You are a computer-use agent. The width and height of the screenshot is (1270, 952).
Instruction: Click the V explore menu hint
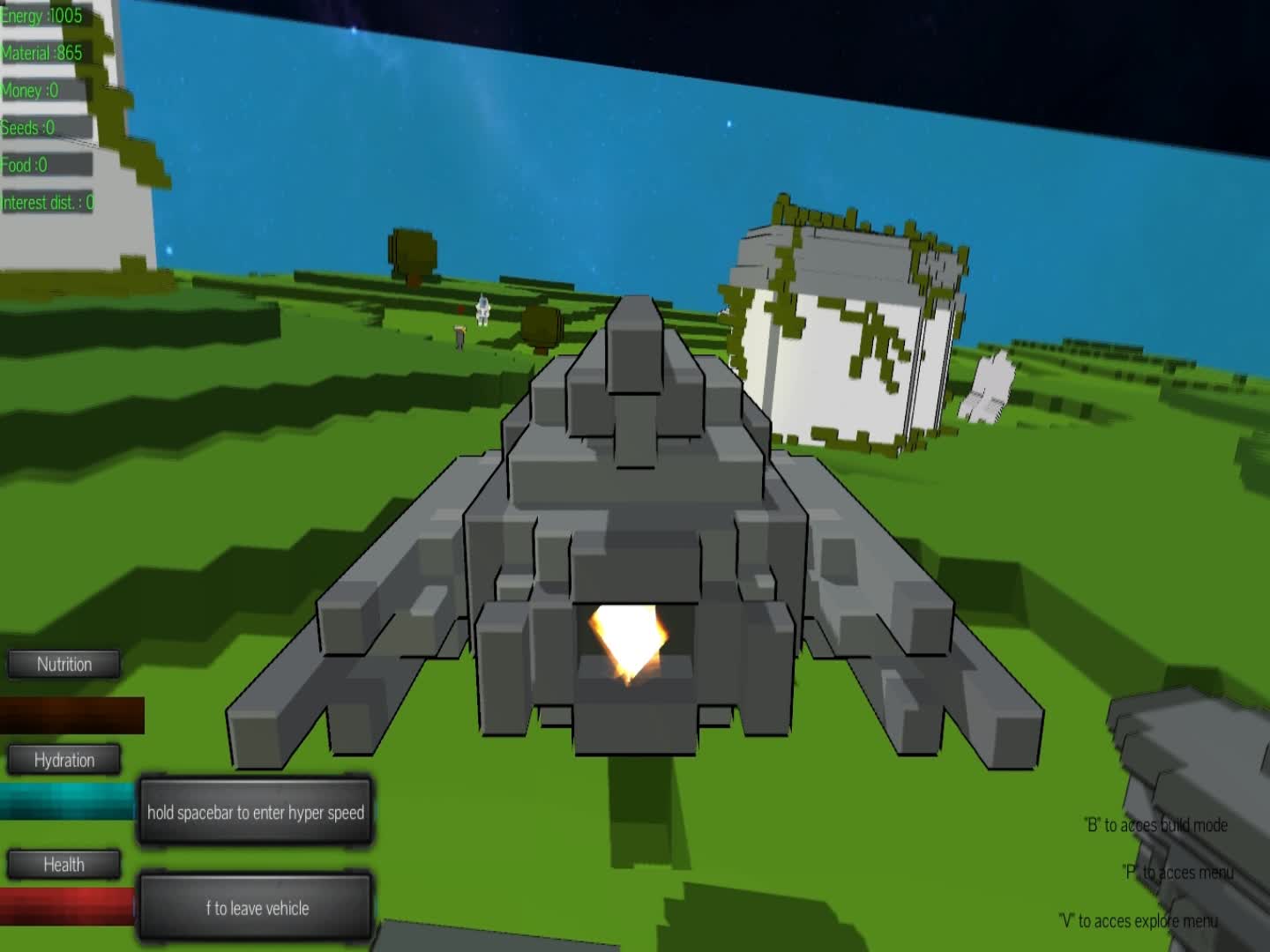[1138, 919]
